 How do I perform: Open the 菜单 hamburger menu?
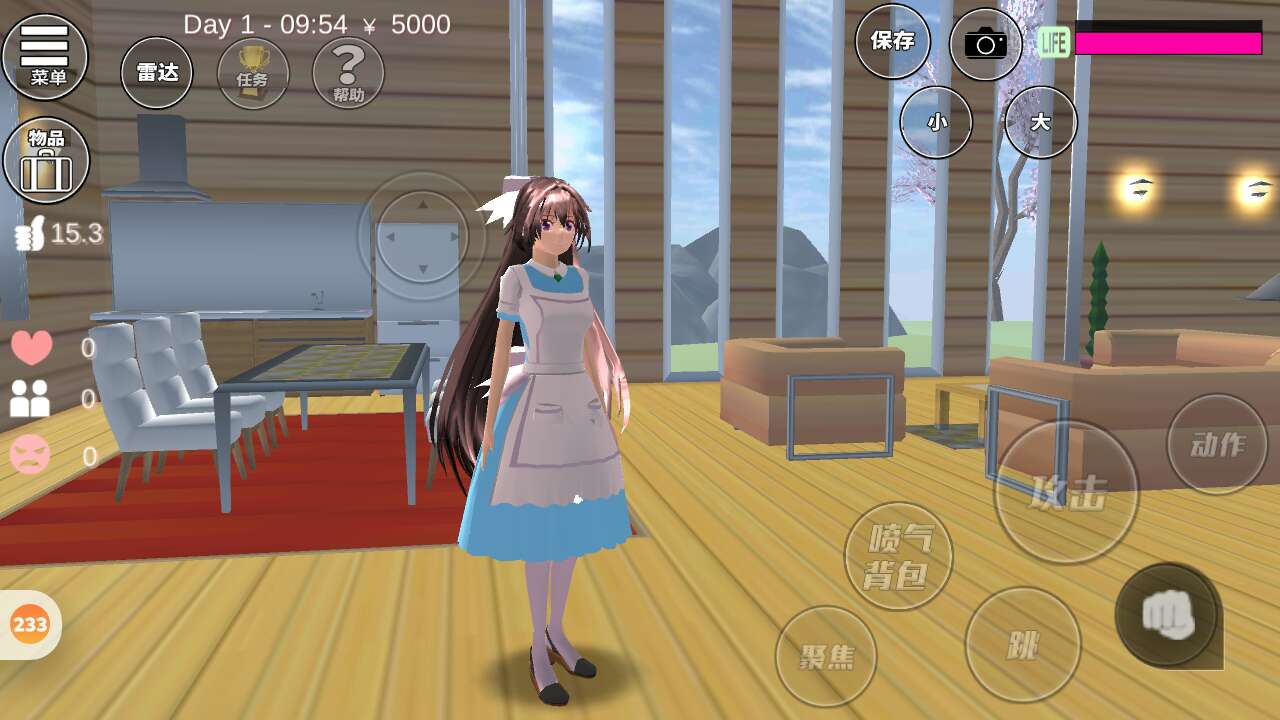(45, 56)
